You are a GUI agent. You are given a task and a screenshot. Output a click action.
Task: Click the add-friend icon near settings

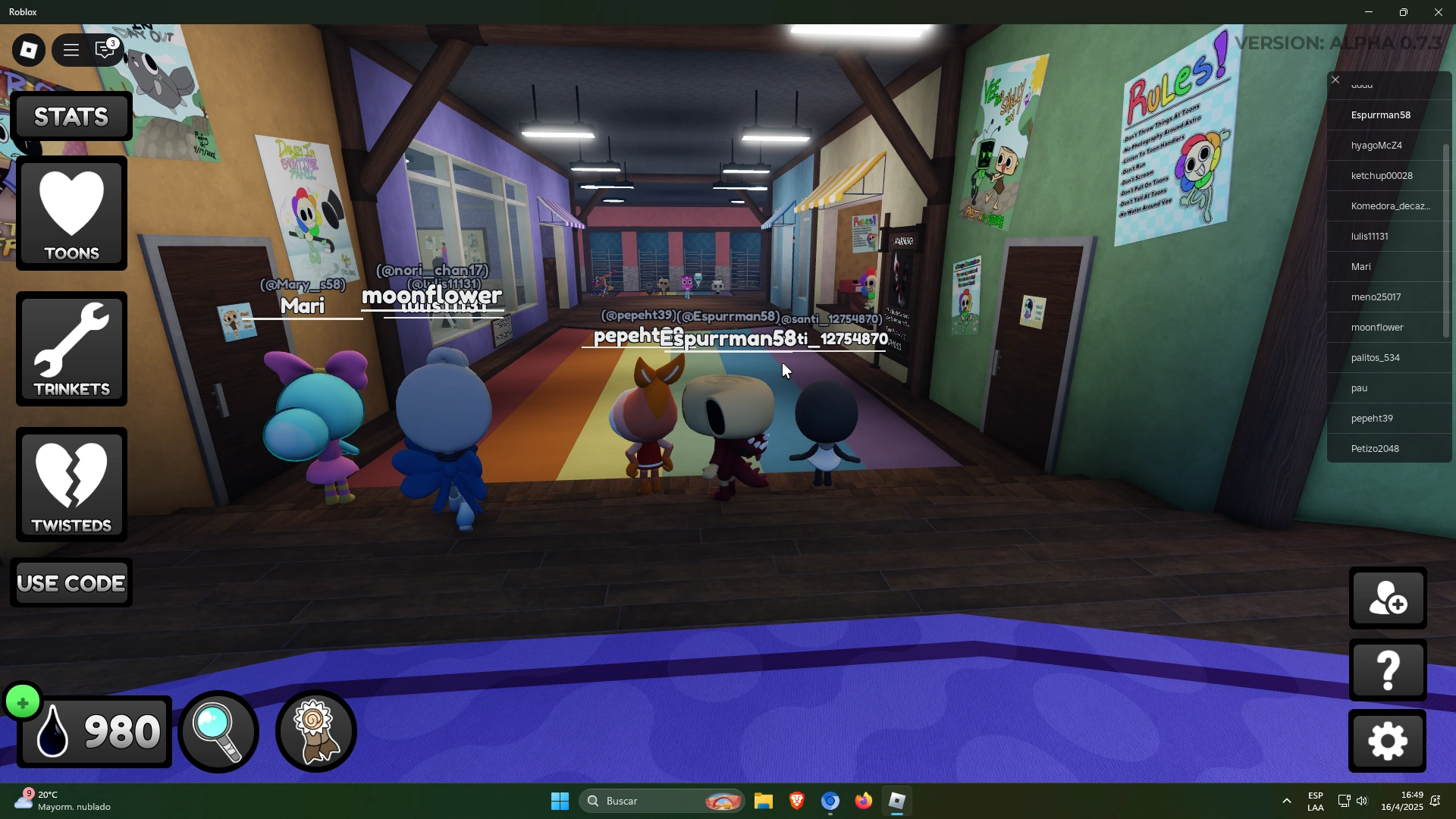point(1387,598)
